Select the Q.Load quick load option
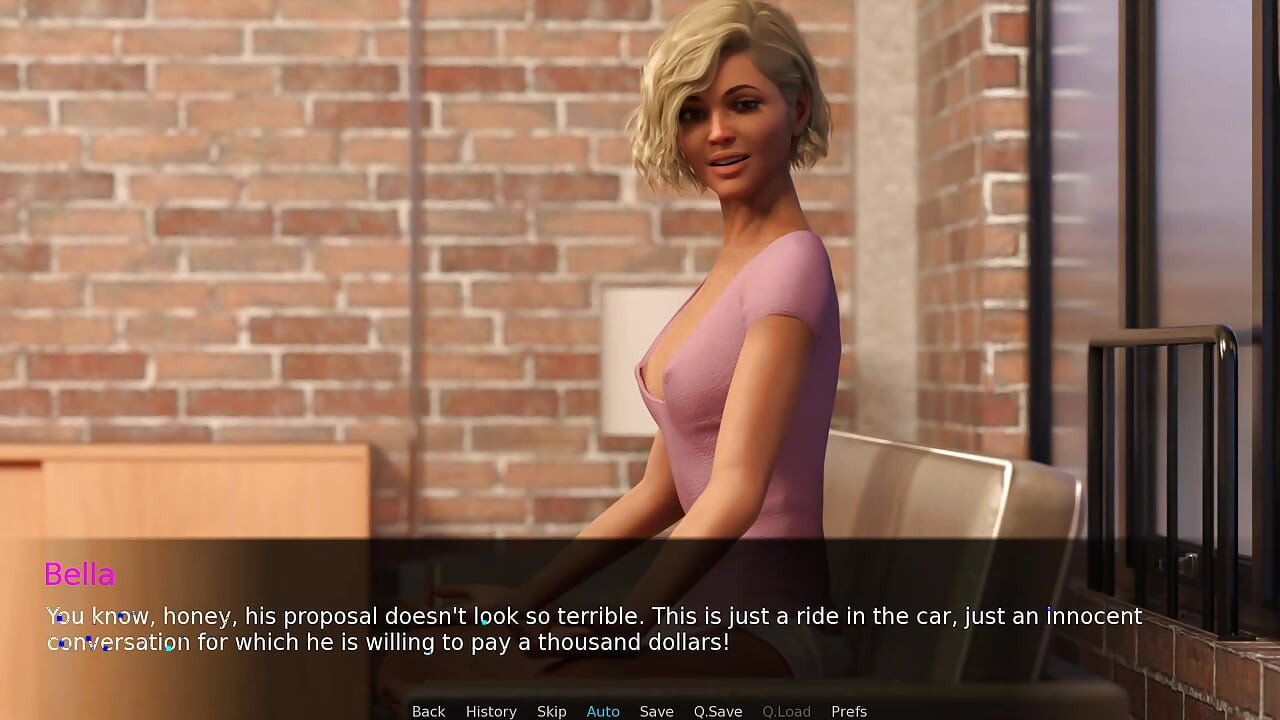Screen dimensions: 1280x720 pos(786,711)
